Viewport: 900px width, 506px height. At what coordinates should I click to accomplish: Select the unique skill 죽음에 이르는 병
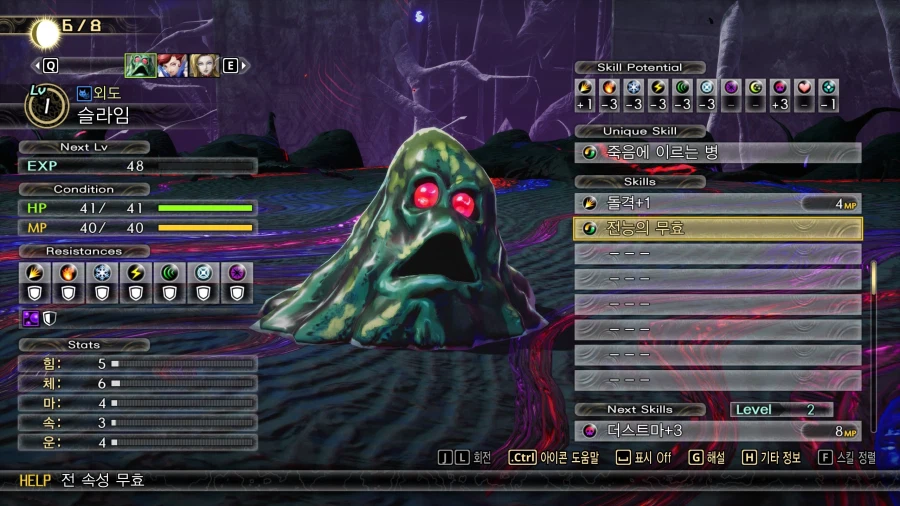pos(717,153)
